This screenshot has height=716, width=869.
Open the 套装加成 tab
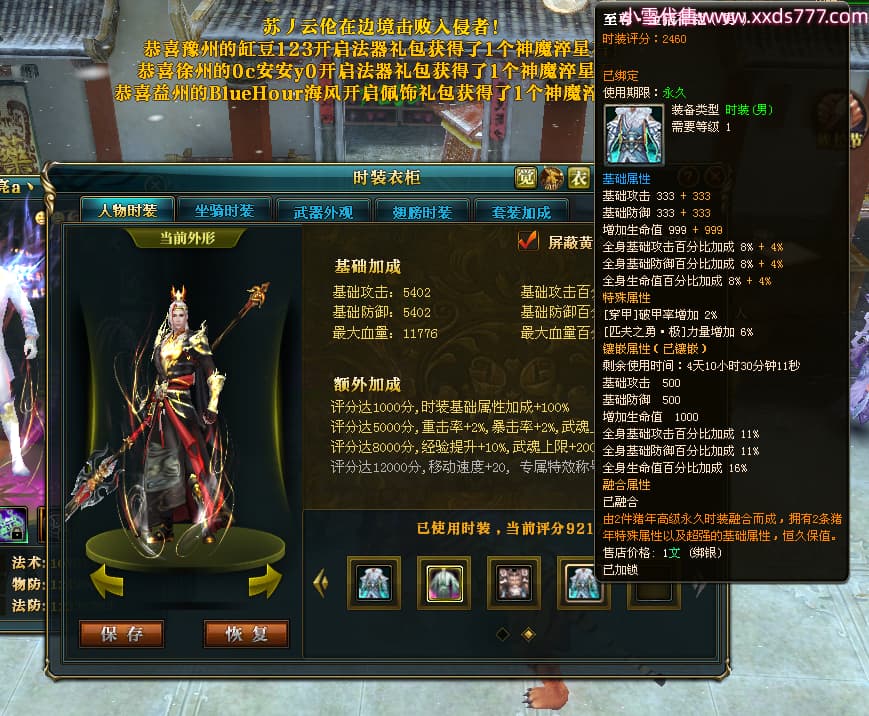pyautogui.click(x=520, y=212)
